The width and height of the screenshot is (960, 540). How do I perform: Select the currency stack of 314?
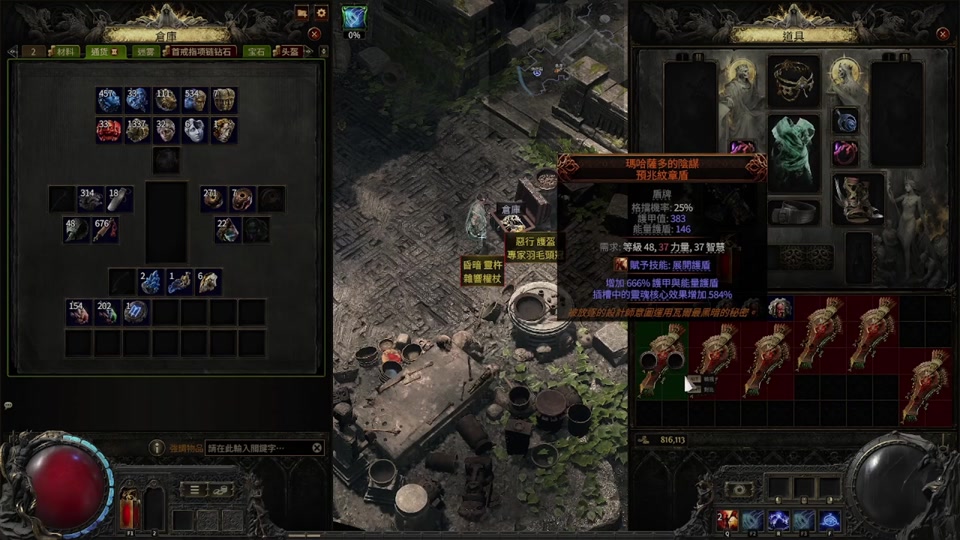pyautogui.click(x=91, y=198)
